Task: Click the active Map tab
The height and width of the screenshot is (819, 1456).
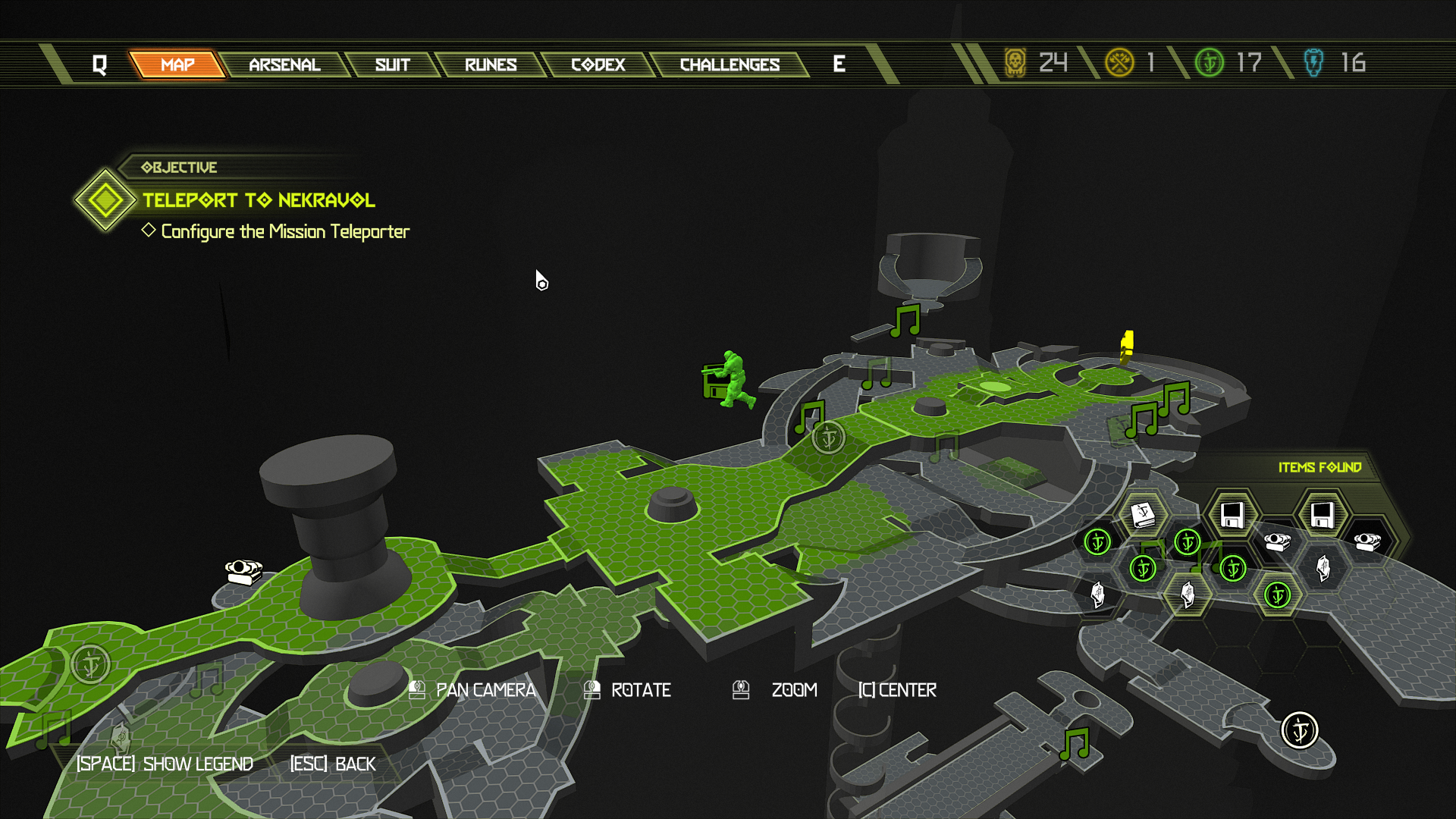Action: click(x=177, y=64)
